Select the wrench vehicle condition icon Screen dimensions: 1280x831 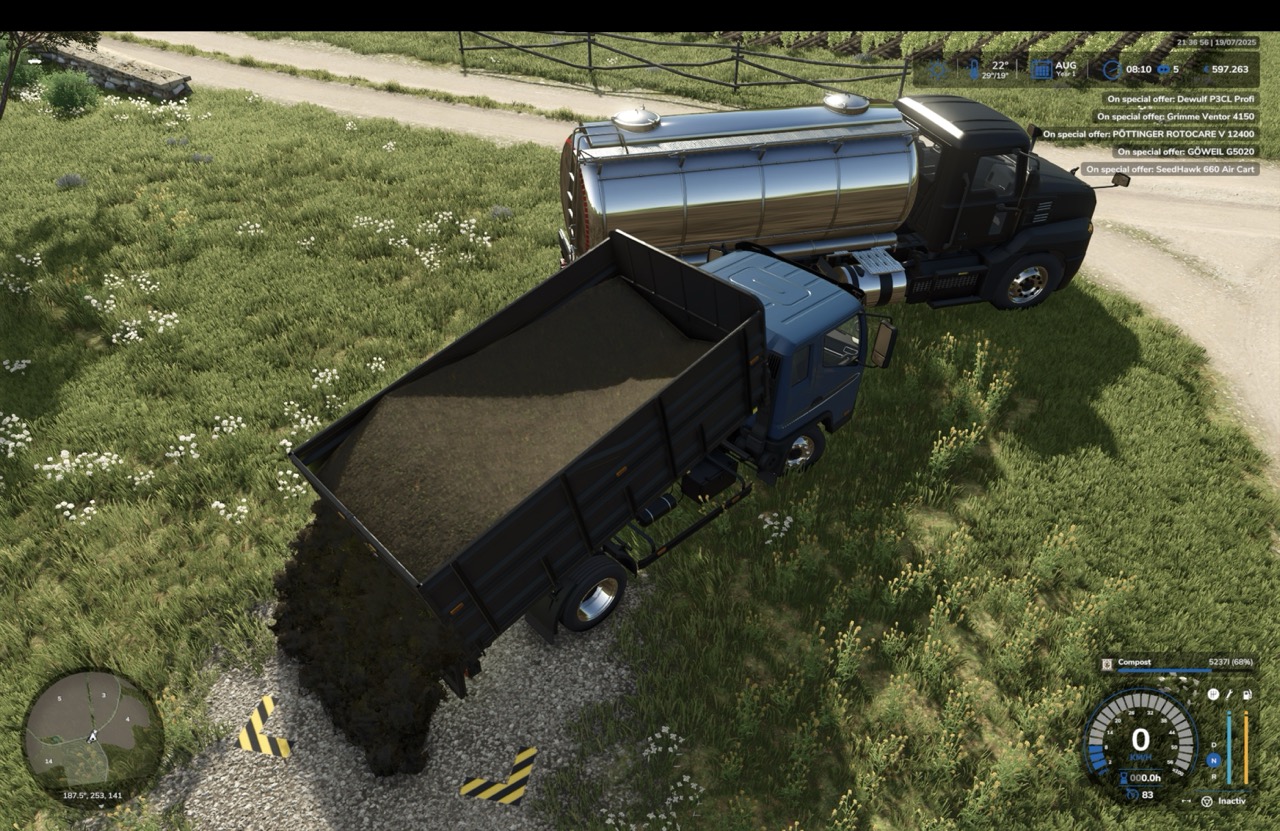[x=1229, y=694]
